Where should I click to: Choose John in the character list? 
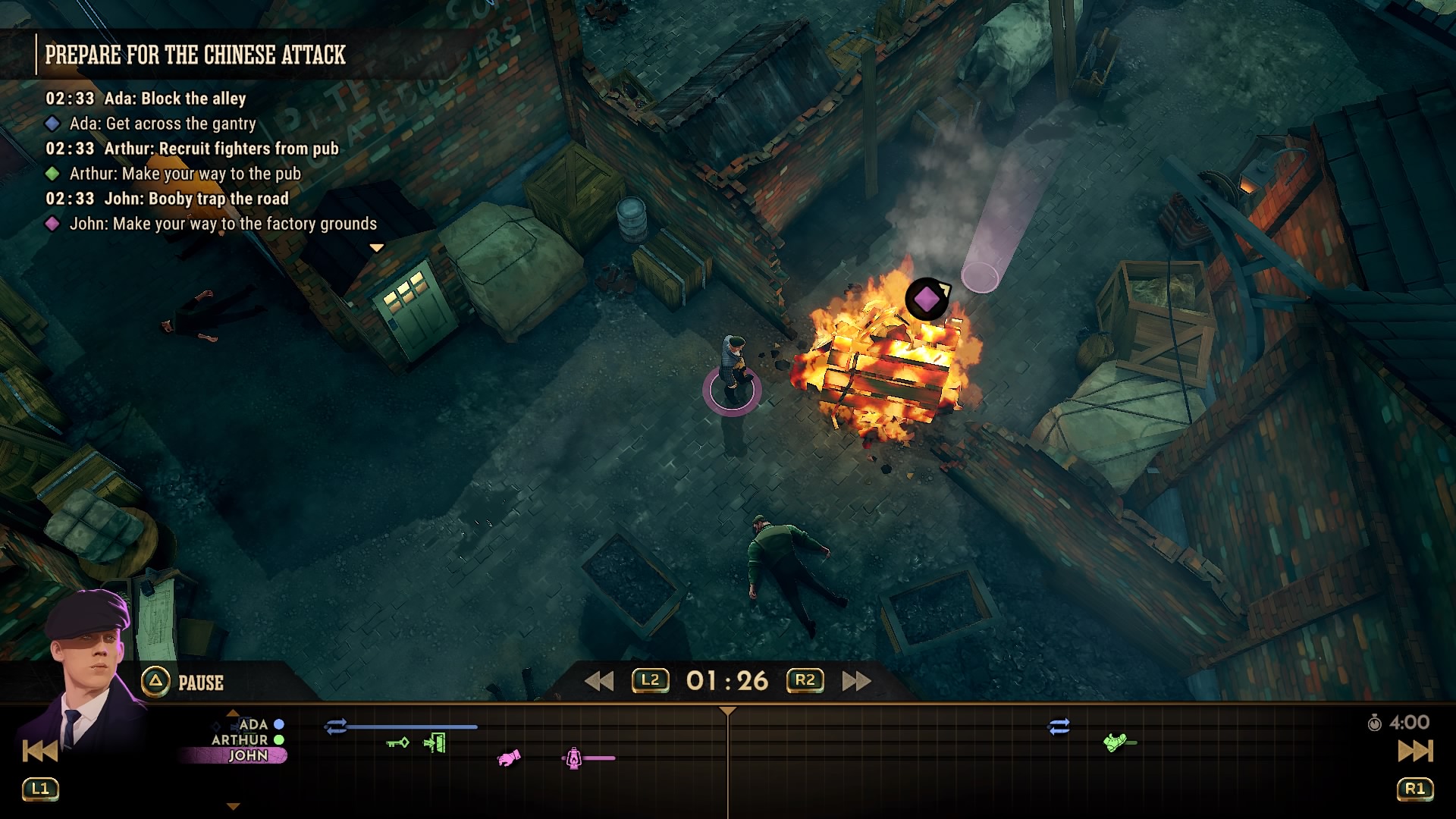click(248, 755)
